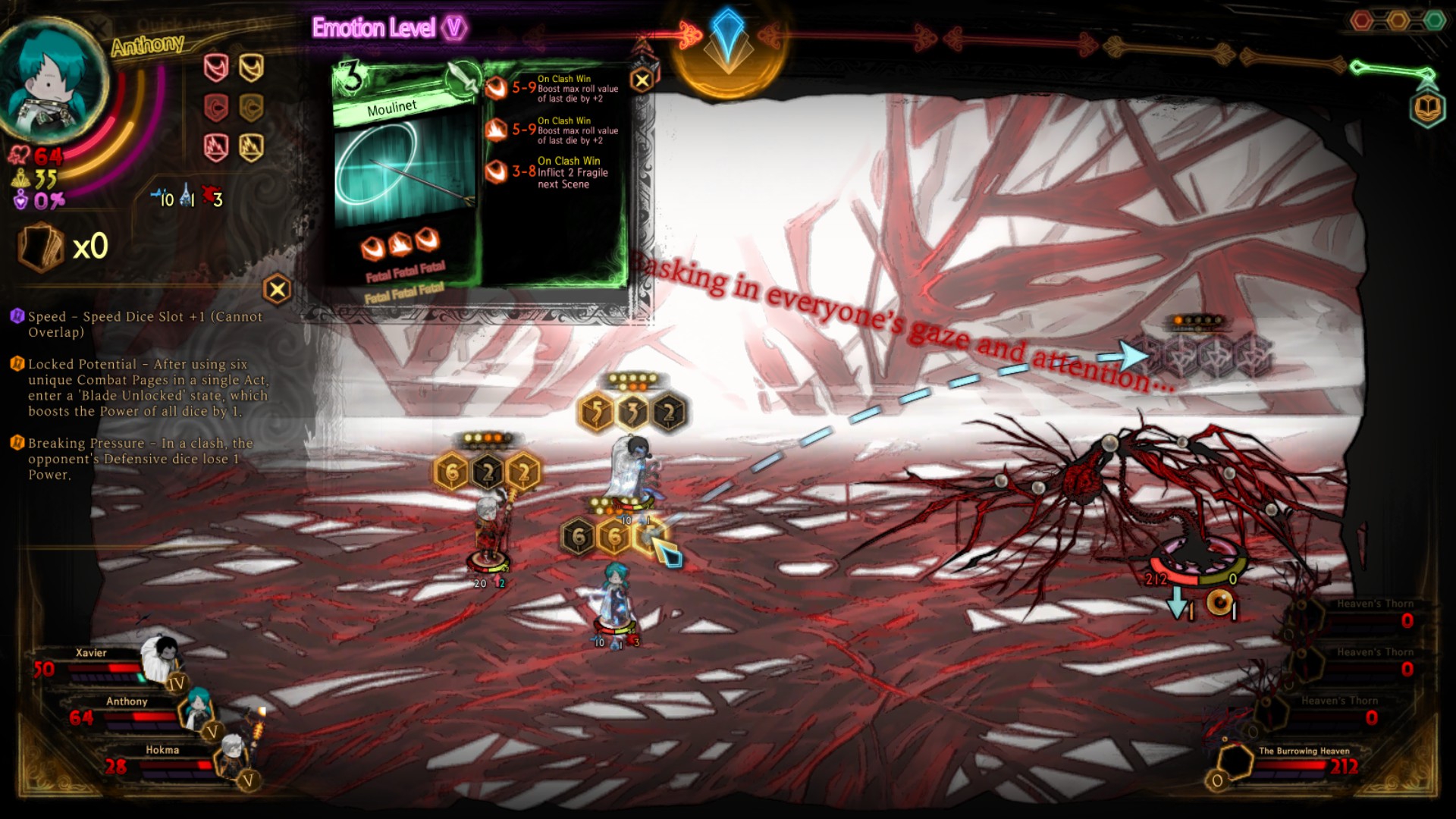The image size is (1456, 819).
Task: Open the deck pile showing x0
Action: click(41, 247)
